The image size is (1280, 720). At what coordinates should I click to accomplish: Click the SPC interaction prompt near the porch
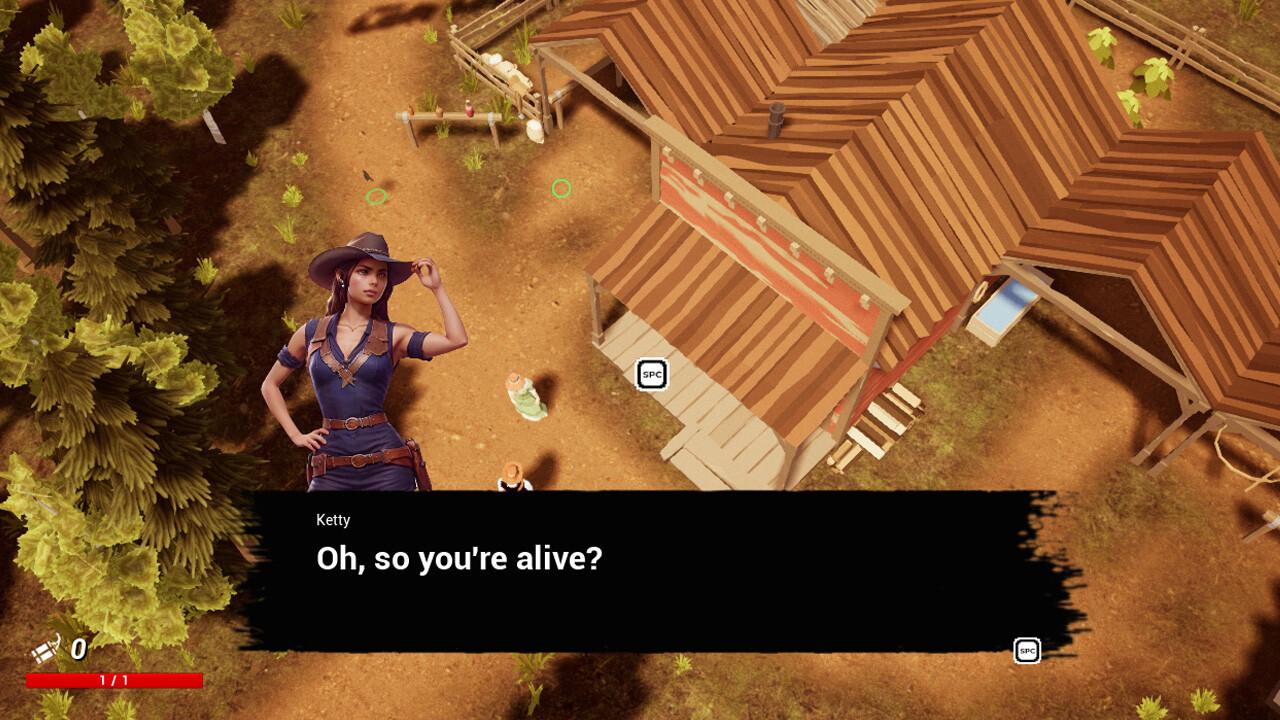click(650, 375)
